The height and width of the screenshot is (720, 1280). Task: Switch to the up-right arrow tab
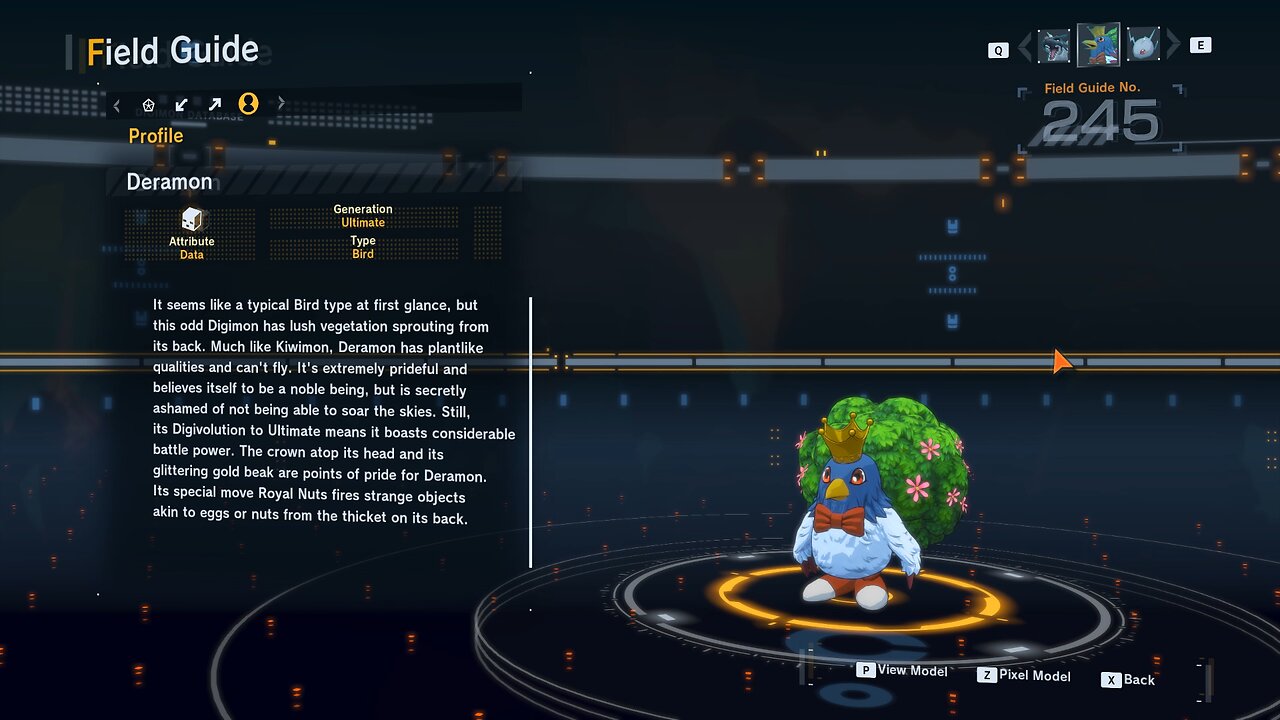[x=215, y=104]
